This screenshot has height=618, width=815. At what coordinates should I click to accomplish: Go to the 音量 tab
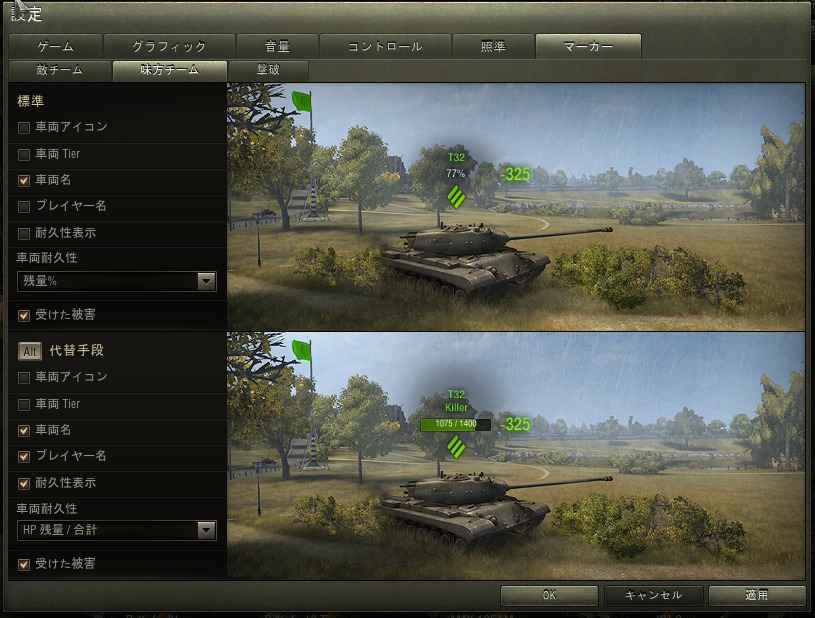[x=278, y=47]
